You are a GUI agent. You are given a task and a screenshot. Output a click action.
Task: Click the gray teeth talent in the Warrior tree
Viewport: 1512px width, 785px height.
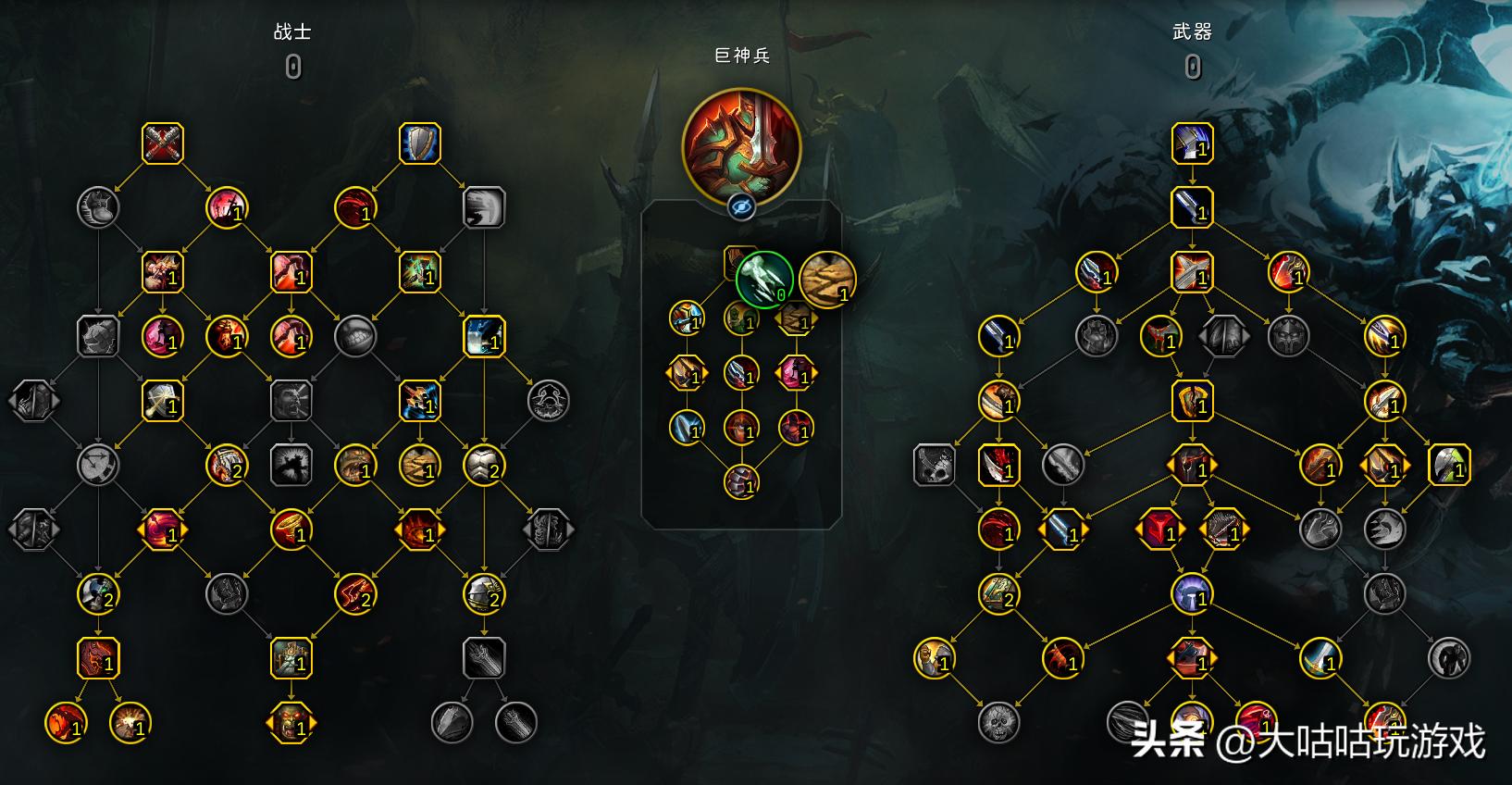(356, 338)
